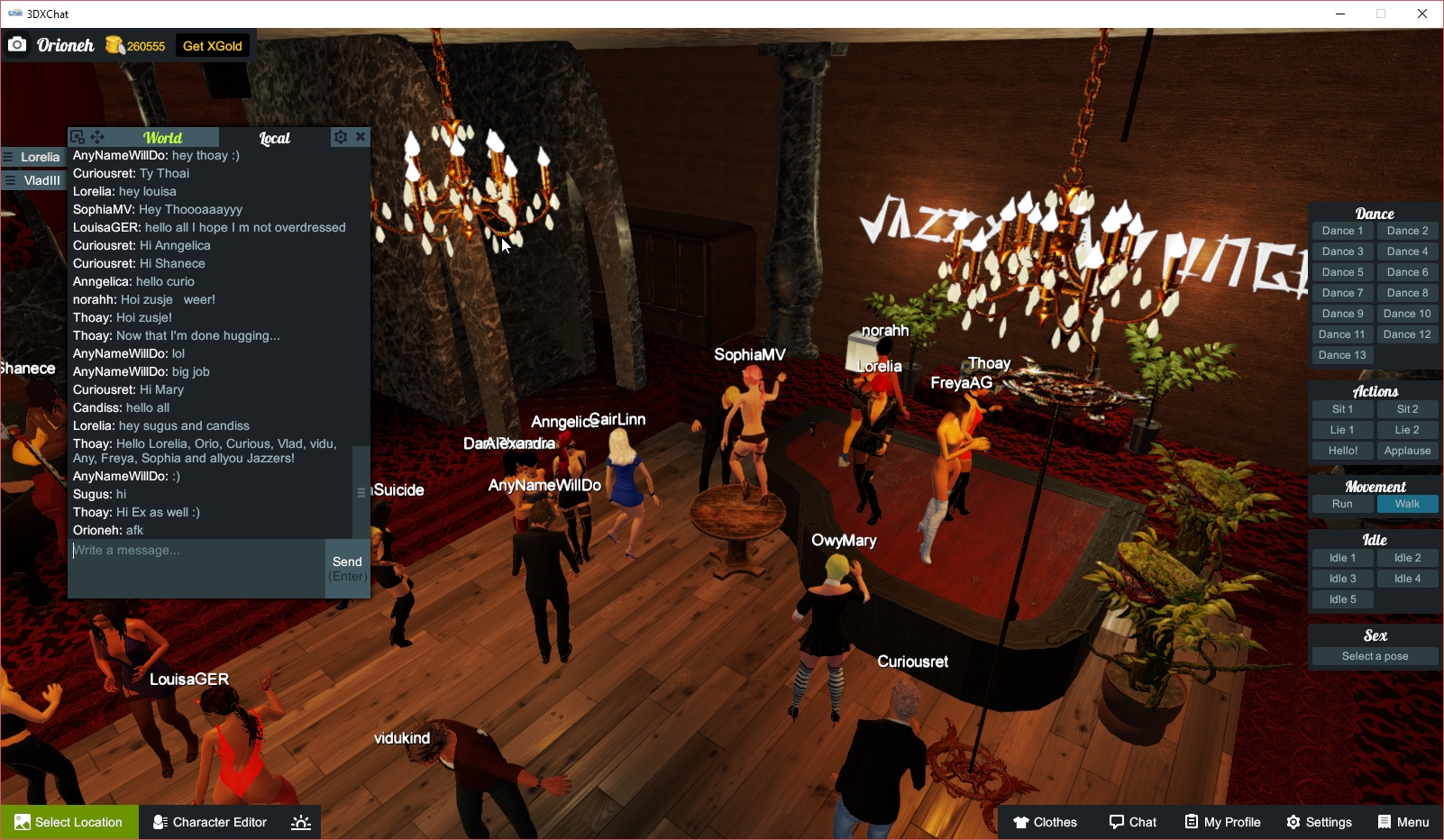Enable Walk movement mode
1444x840 pixels.
pyautogui.click(x=1407, y=504)
